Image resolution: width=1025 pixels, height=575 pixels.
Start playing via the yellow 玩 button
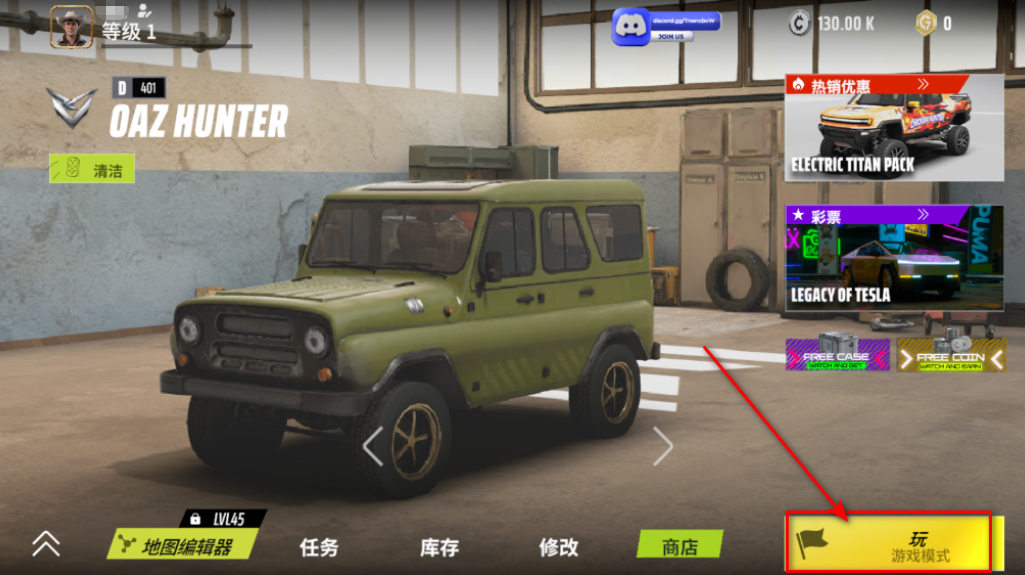(x=889, y=544)
